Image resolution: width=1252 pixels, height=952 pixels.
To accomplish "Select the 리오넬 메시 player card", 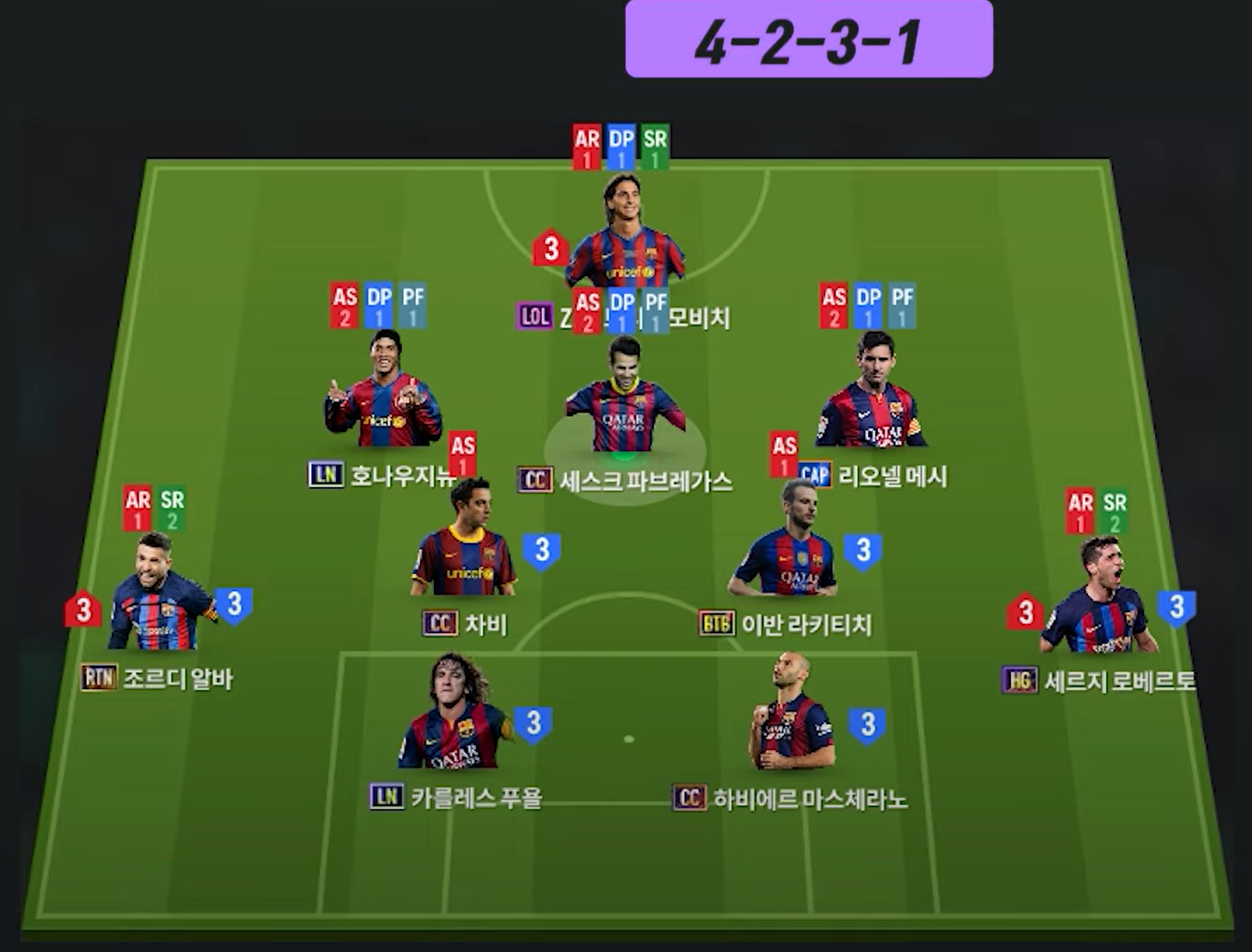I will 871,397.
